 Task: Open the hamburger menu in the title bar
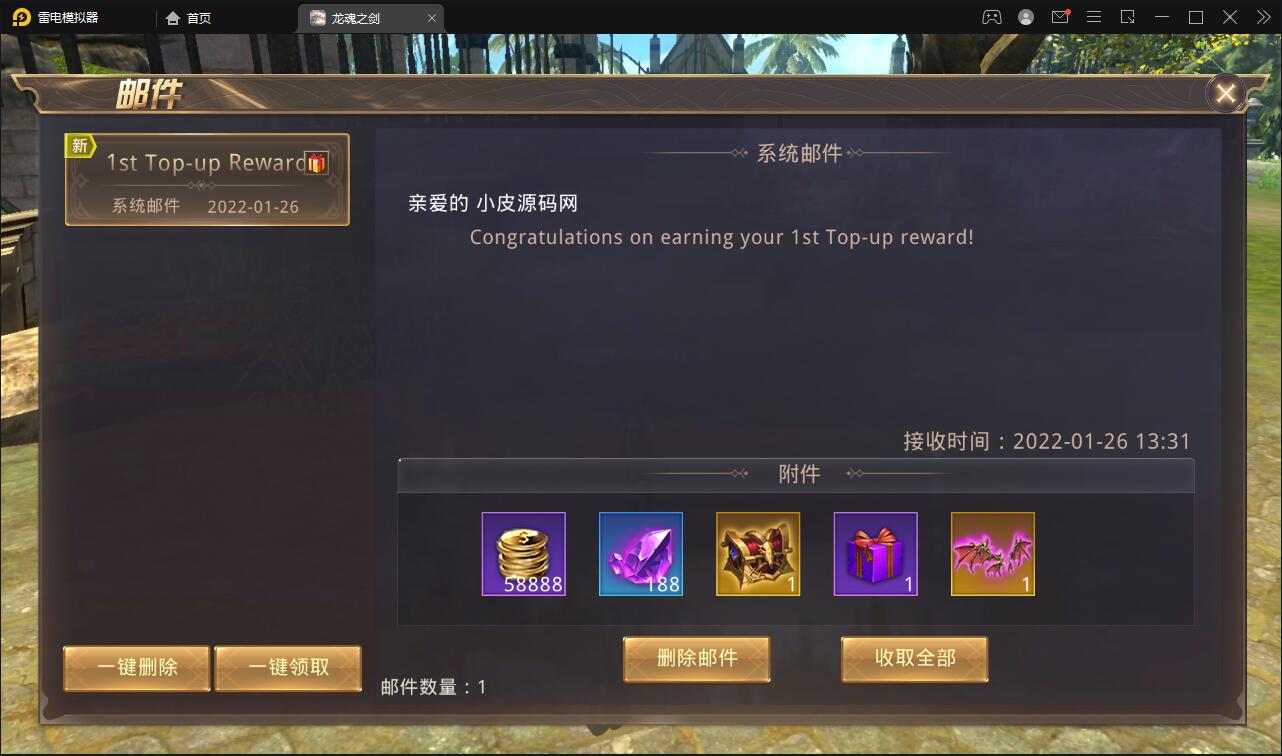click(x=1093, y=16)
